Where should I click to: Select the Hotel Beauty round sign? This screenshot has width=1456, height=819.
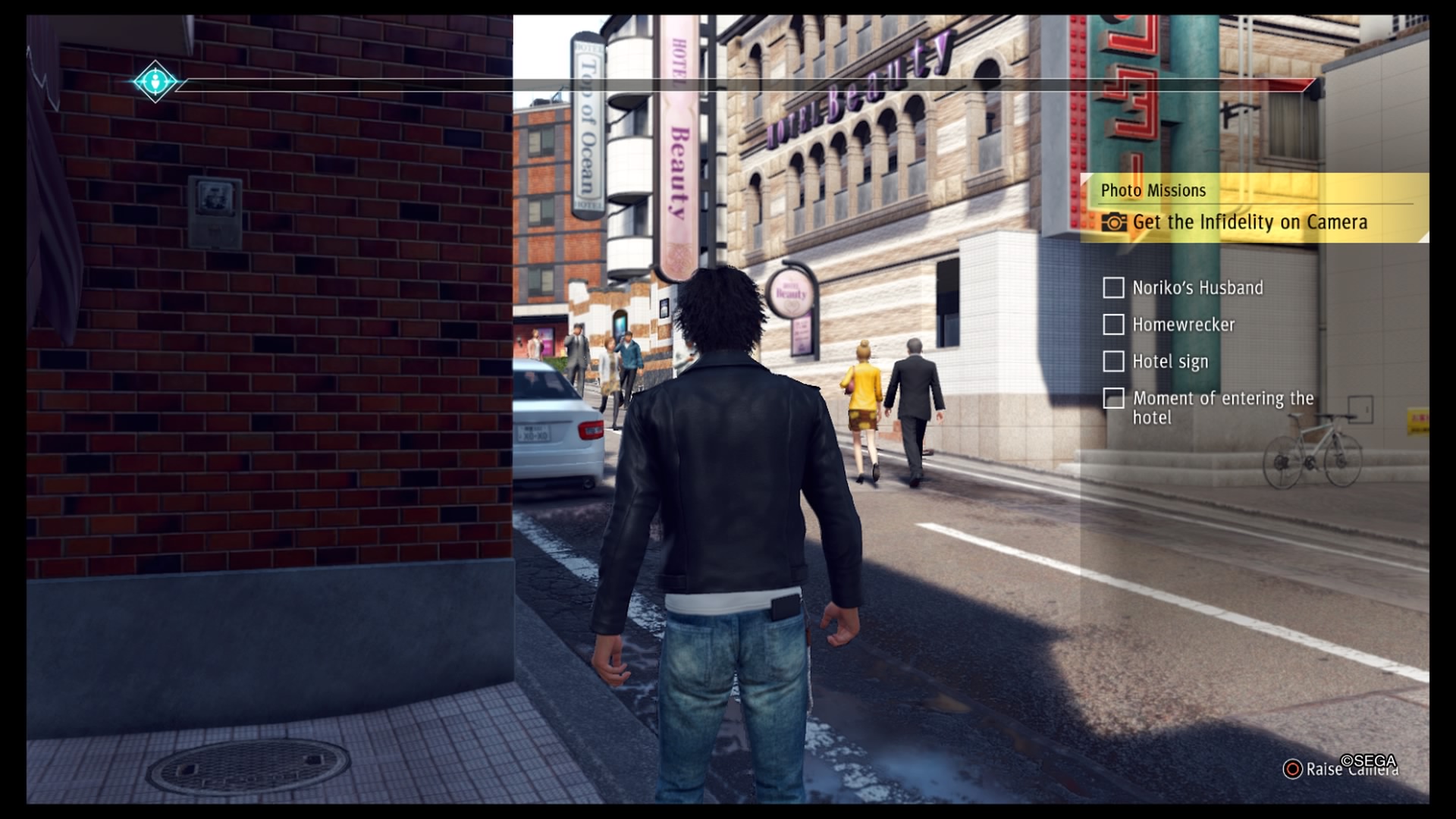(792, 290)
